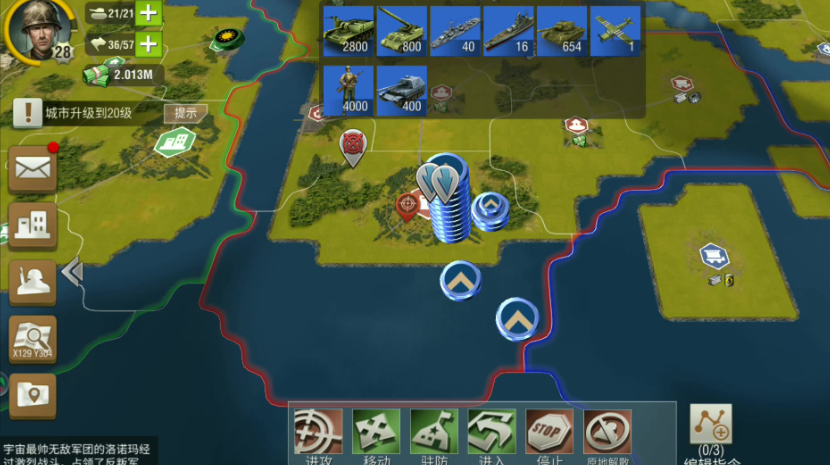
Task: Select the fighter plane unit card
Action: 616,31
